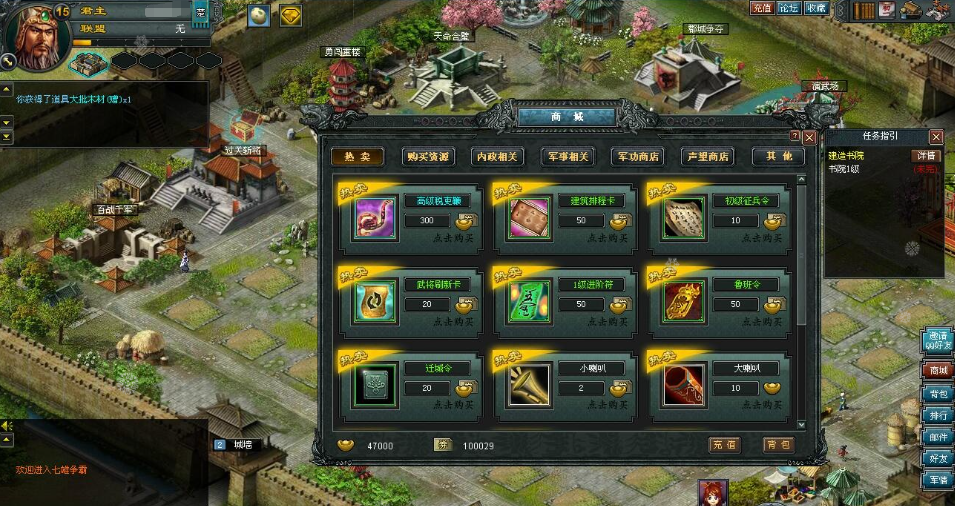Screen dimensions: 955x506
Task: Pick the 1级进阶符 green talisman
Action: click(529, 302)
